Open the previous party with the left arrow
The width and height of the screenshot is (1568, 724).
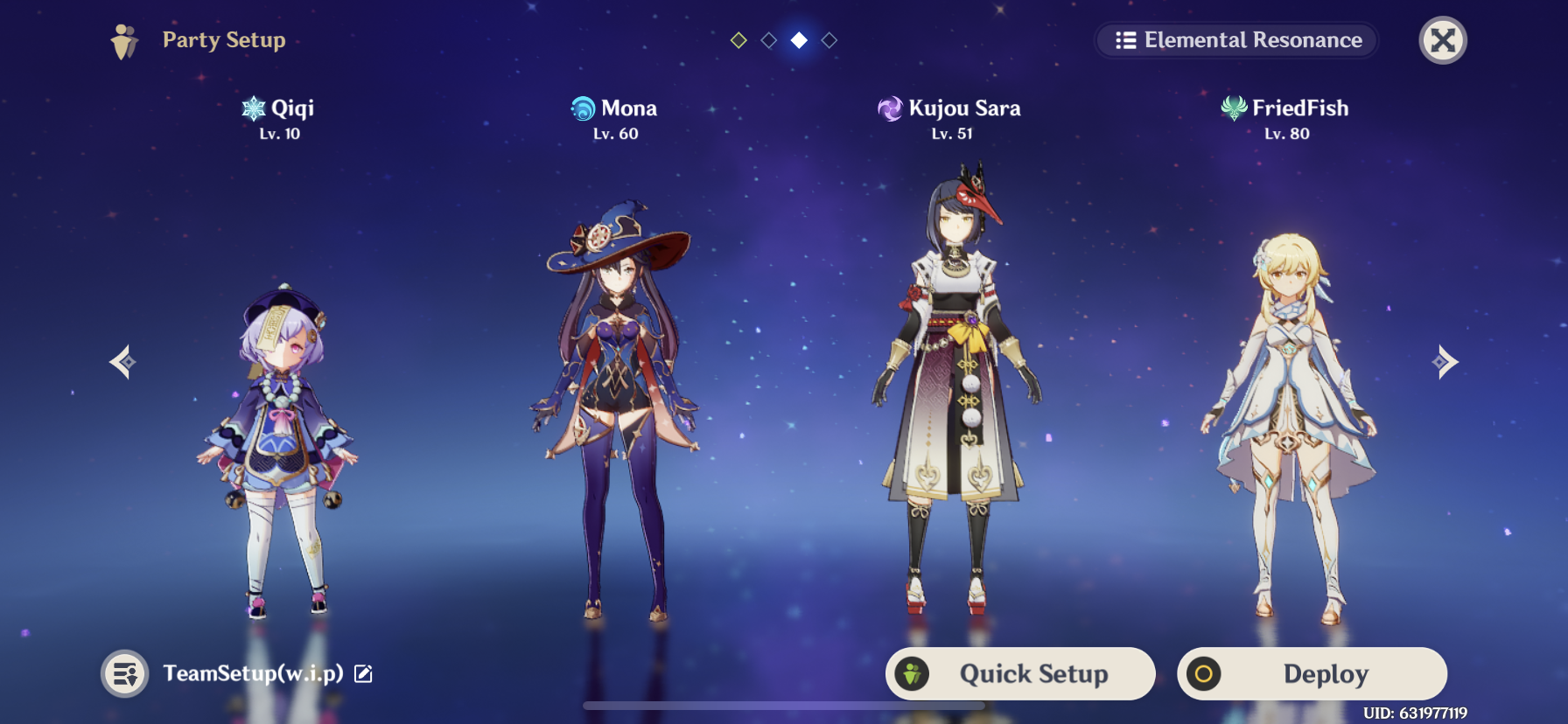[x=122, y=361]
